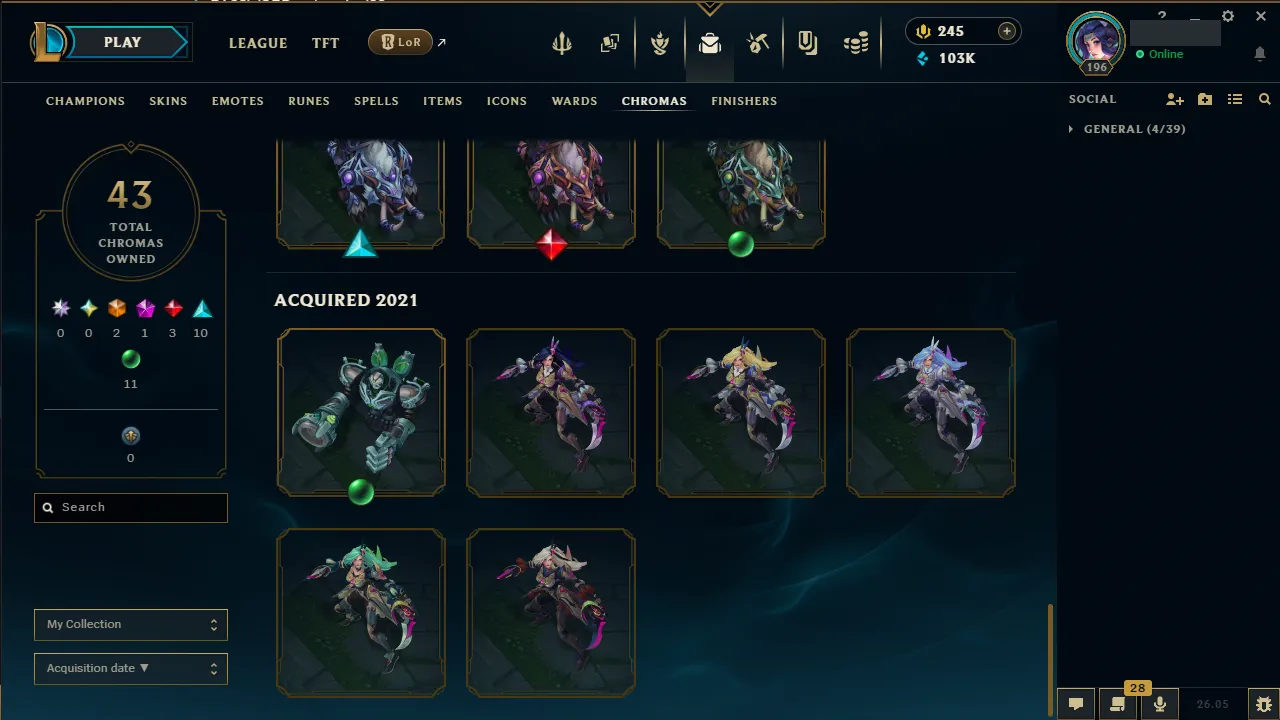Open chats via the speech bubble icon

pos(1075,705)
